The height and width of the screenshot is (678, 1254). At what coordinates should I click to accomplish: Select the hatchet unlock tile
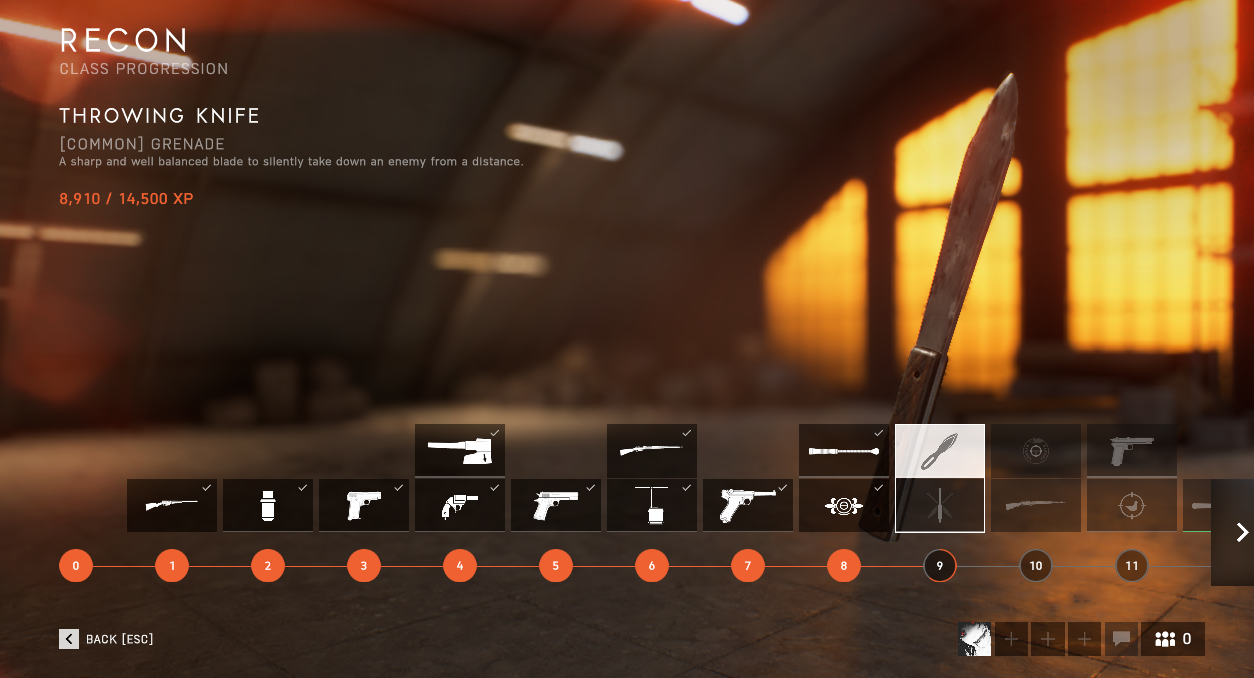[459, 450]
